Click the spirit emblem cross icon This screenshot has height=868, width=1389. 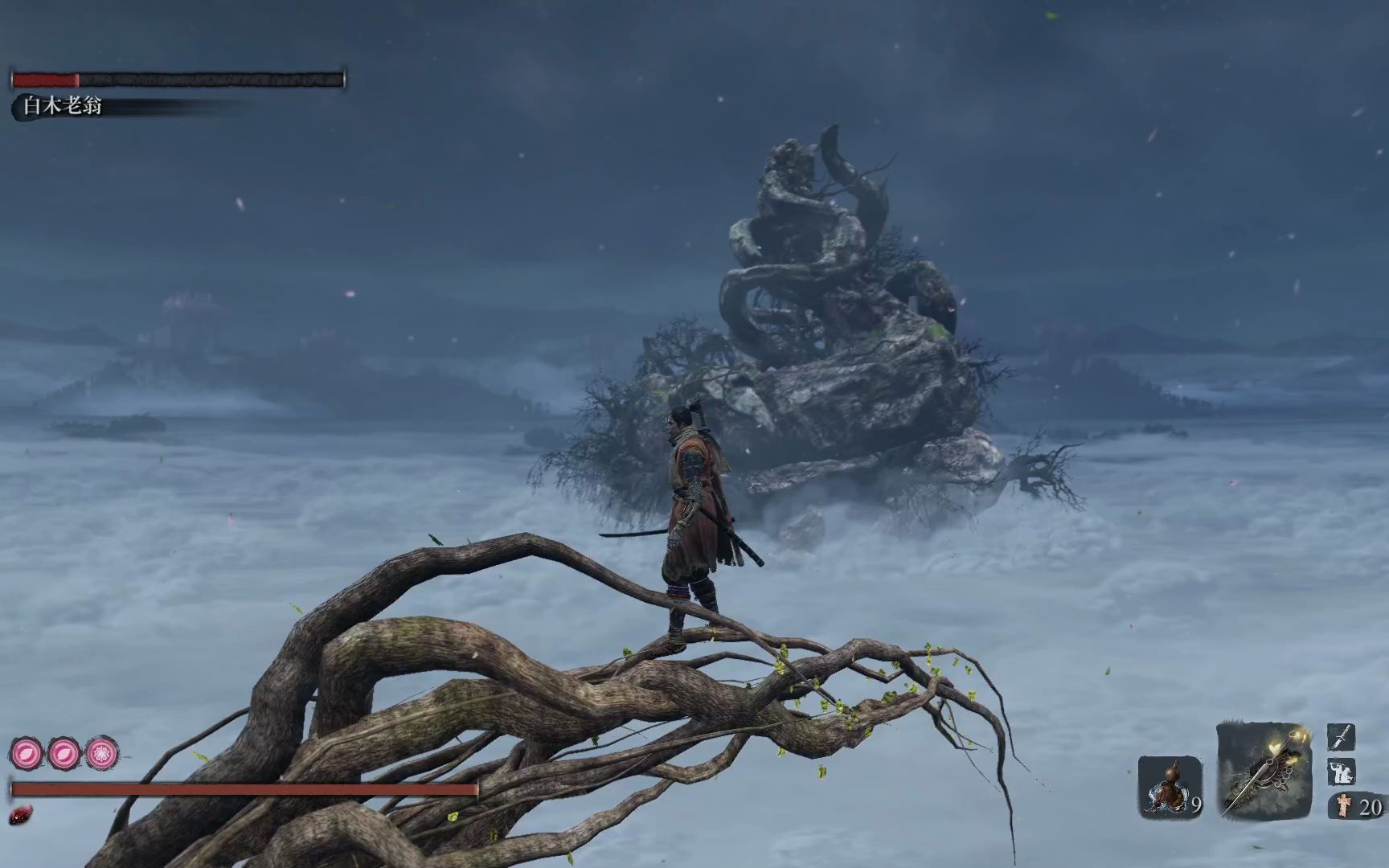[x=1343, y=805]
